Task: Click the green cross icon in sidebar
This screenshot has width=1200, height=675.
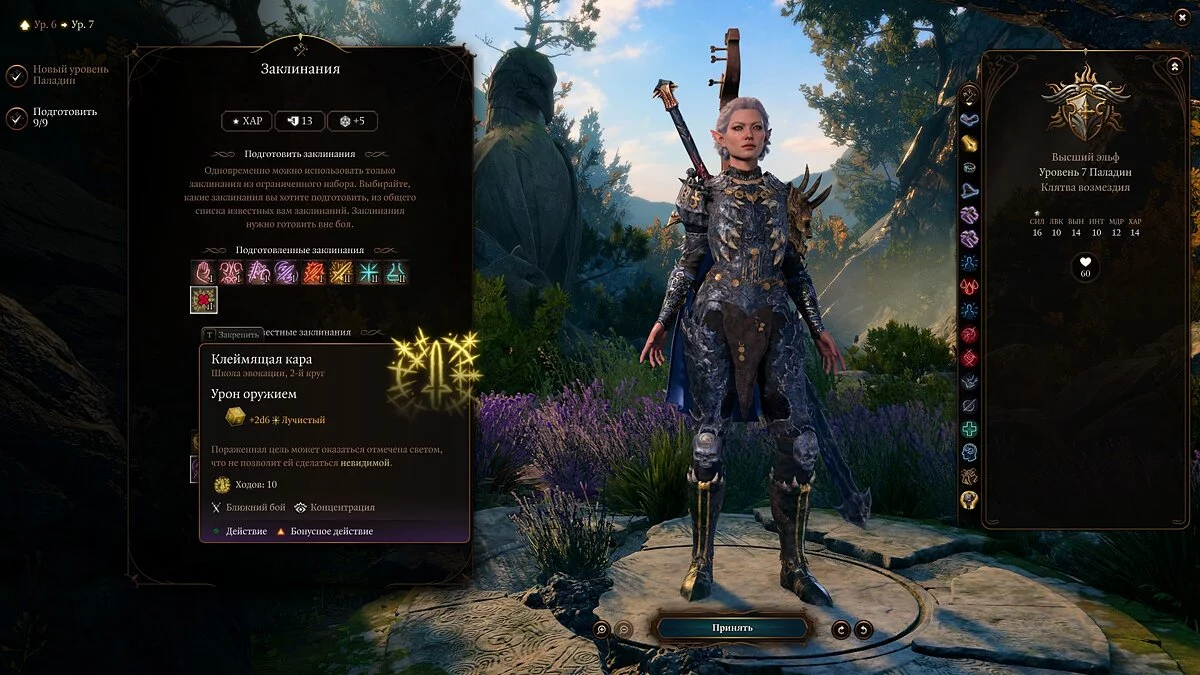Action: 969,429
